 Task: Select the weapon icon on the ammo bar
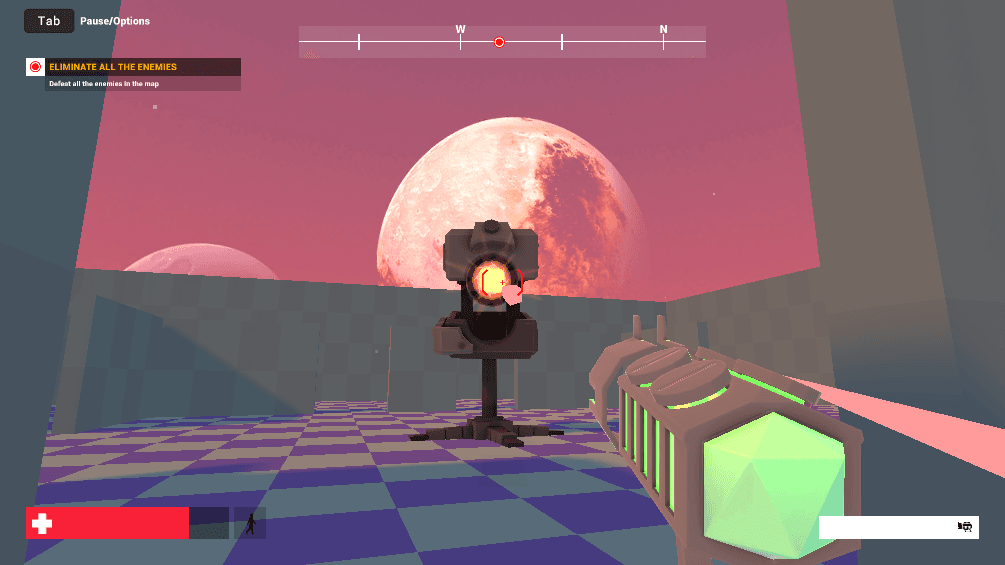click(965, 527)
